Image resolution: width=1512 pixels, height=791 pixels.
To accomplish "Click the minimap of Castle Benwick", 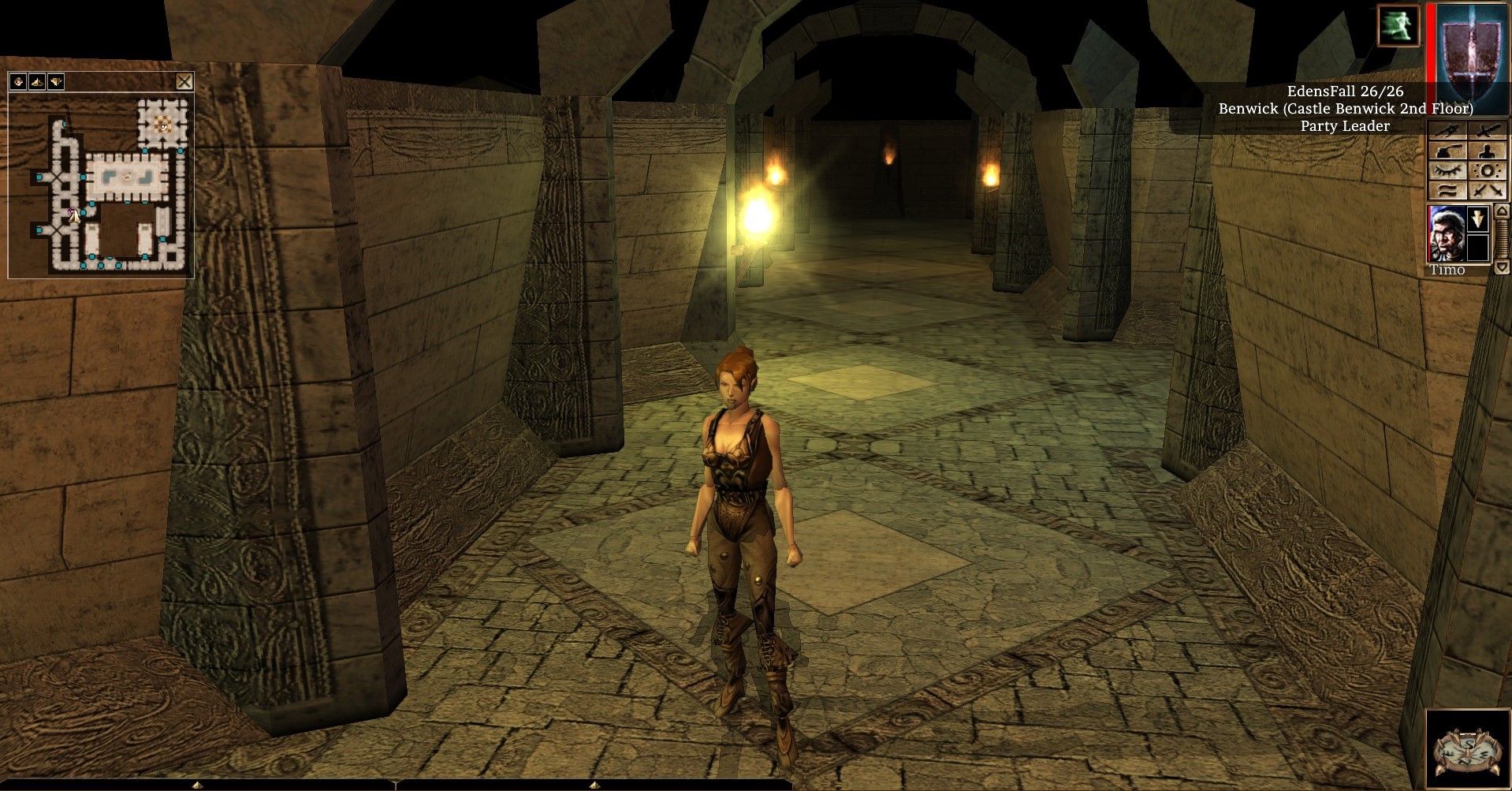I will click(x=101, y=185).
